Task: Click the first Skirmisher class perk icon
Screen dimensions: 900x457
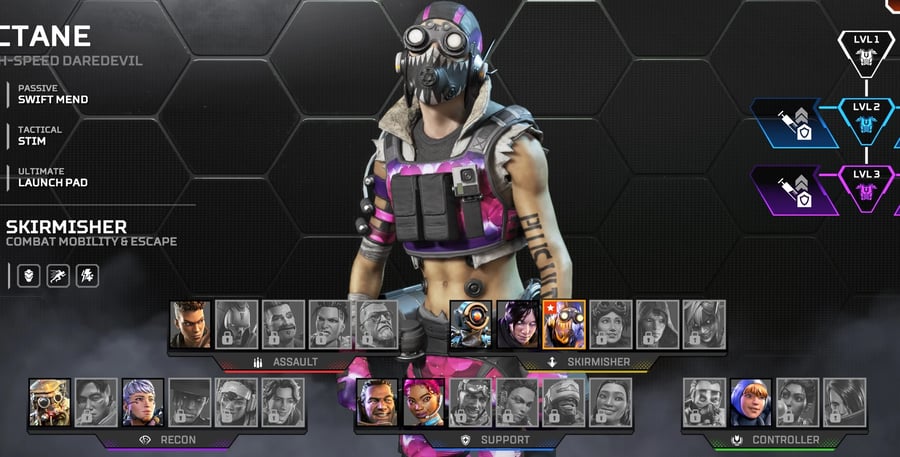Action: point(29,276)
